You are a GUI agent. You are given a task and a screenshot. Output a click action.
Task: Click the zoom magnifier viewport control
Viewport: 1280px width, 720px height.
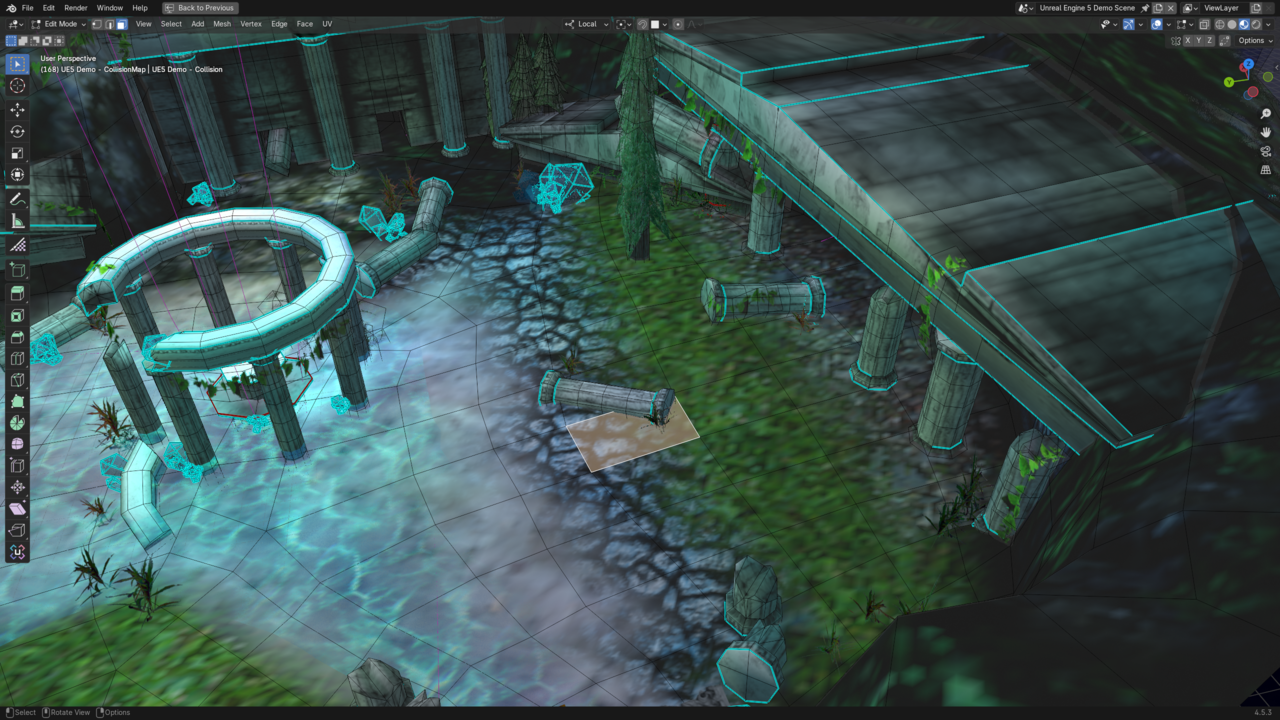point(1266,114)
